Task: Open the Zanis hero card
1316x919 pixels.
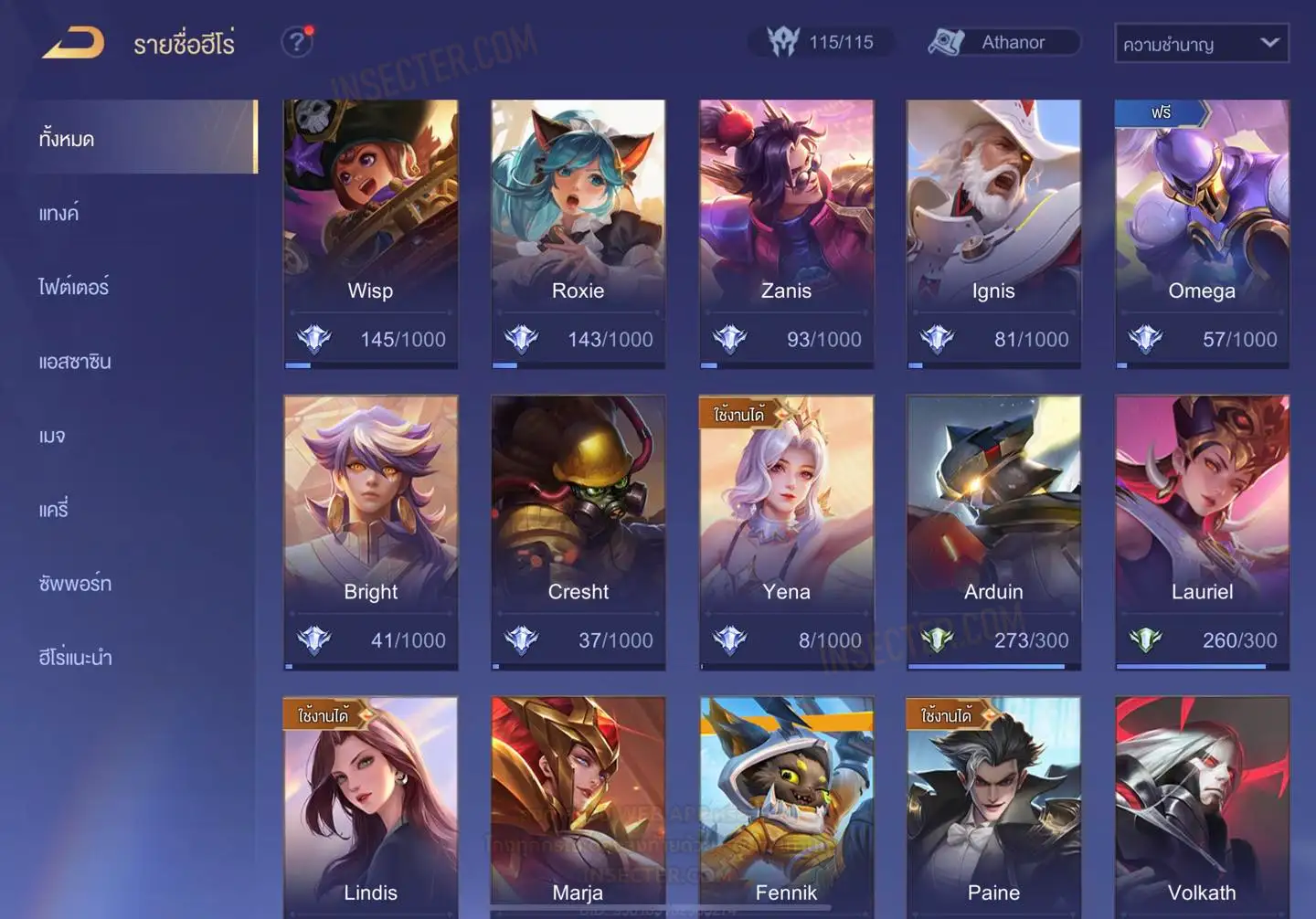Action: pyautogui.click(x=786, y=233)
